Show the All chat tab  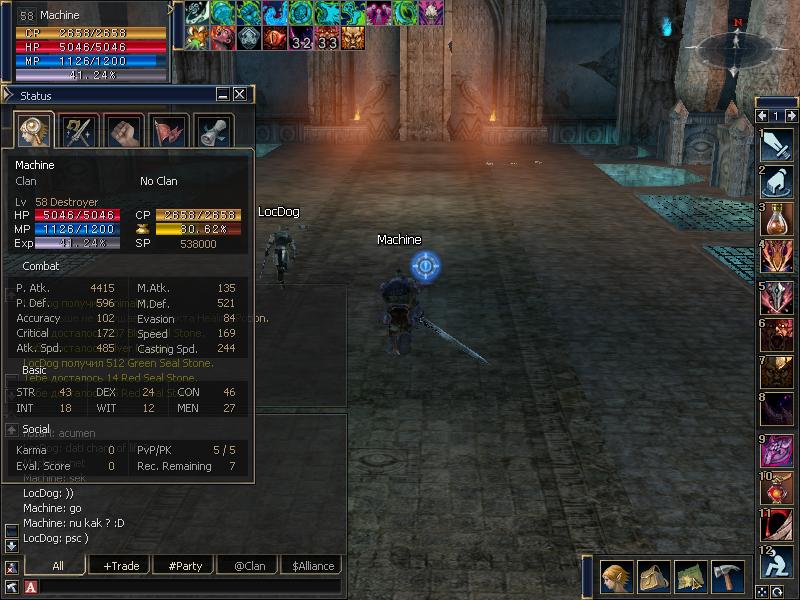point(58,566)
